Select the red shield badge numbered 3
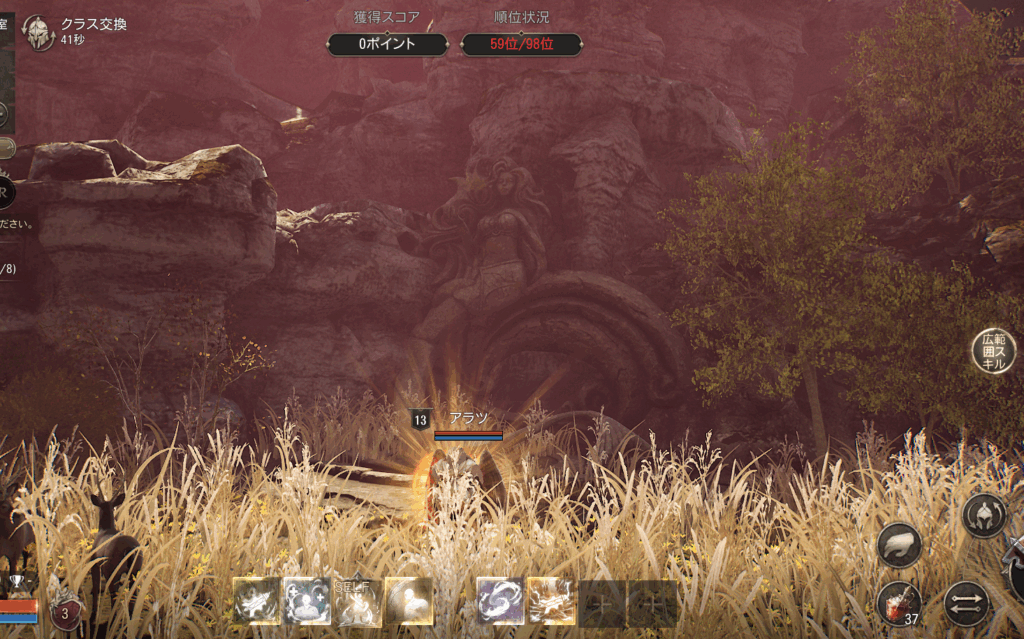 (x=66, y=612)
